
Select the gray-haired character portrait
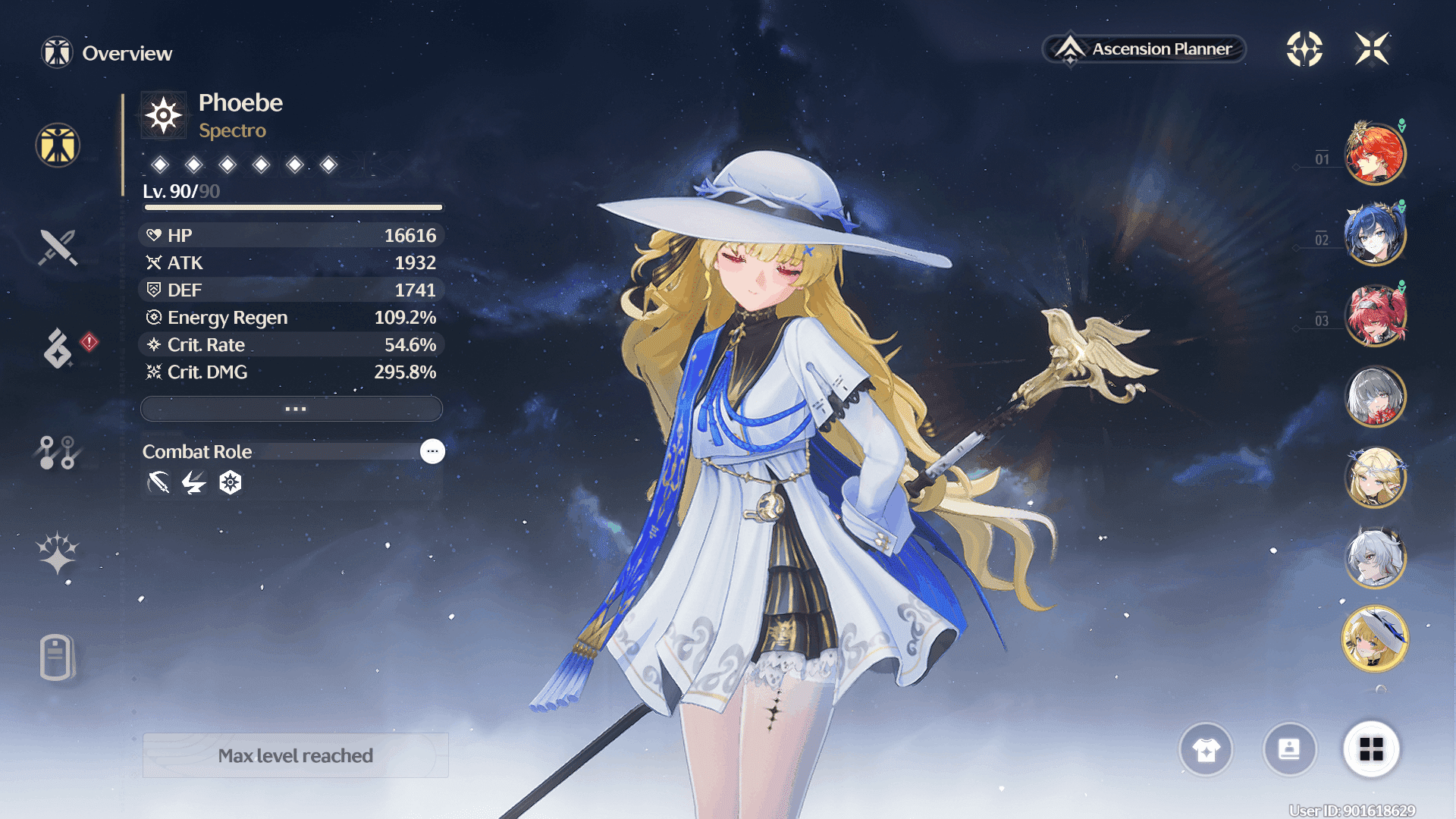point(1375,397)
